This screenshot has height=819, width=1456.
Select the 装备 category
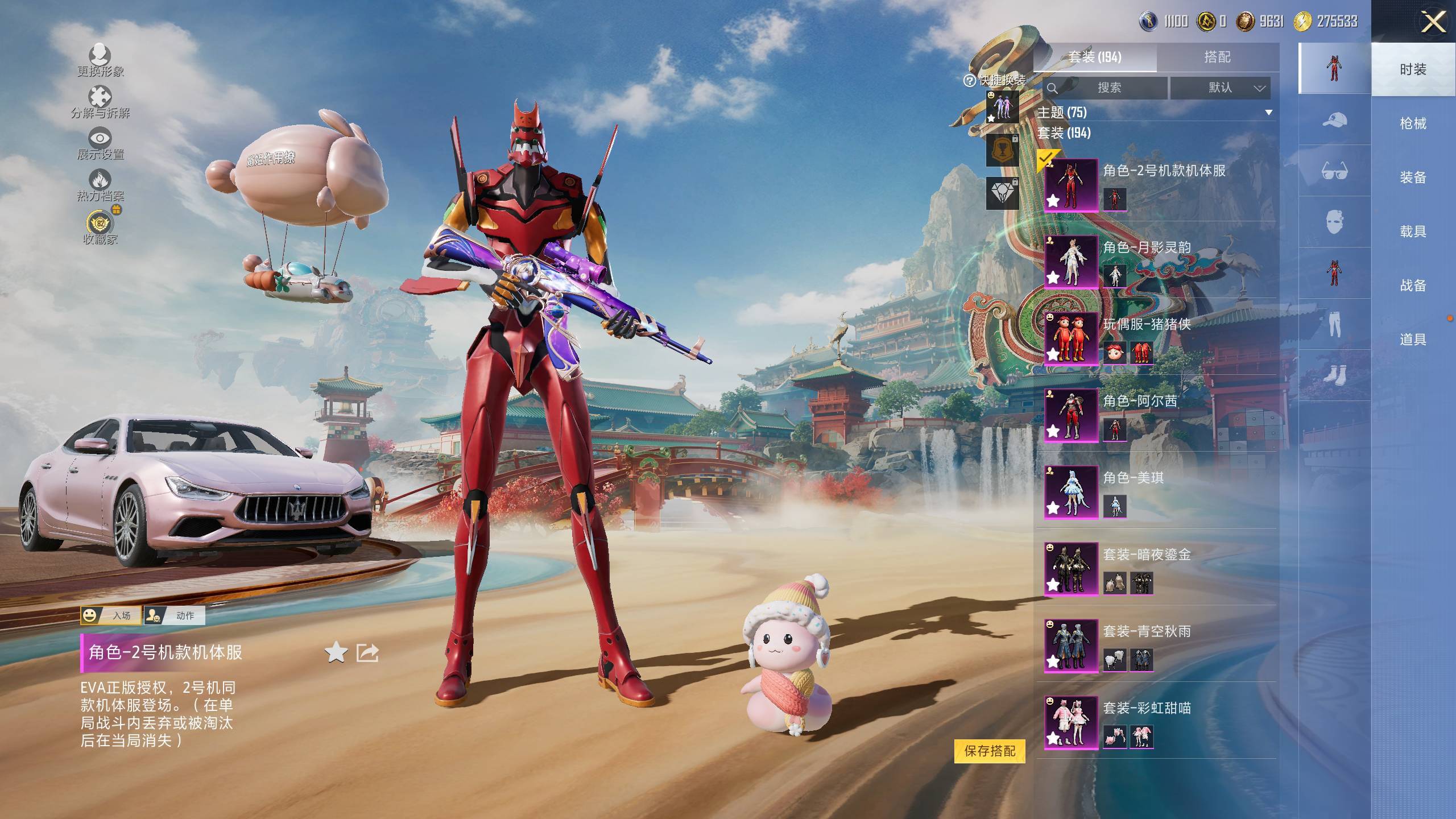point(1413,177)
